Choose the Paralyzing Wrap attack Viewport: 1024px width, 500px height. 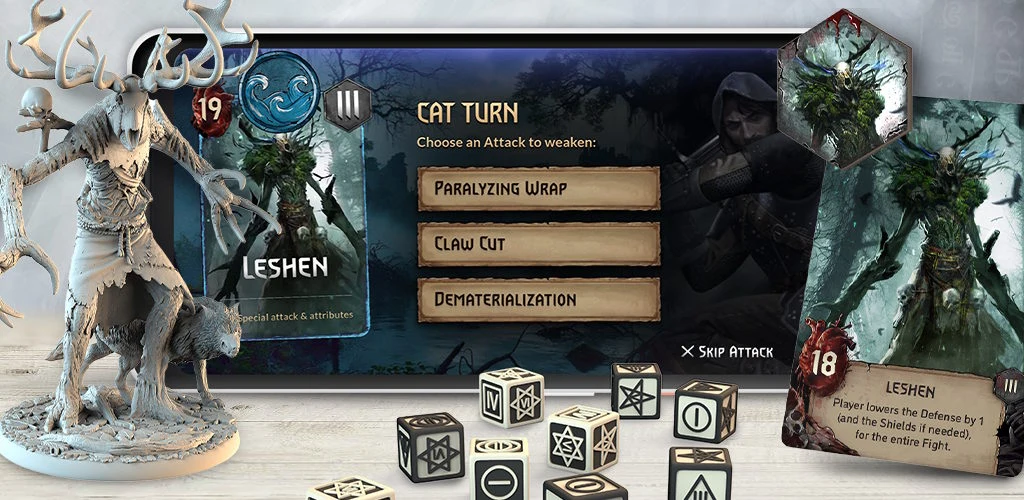tap(538, 188)
